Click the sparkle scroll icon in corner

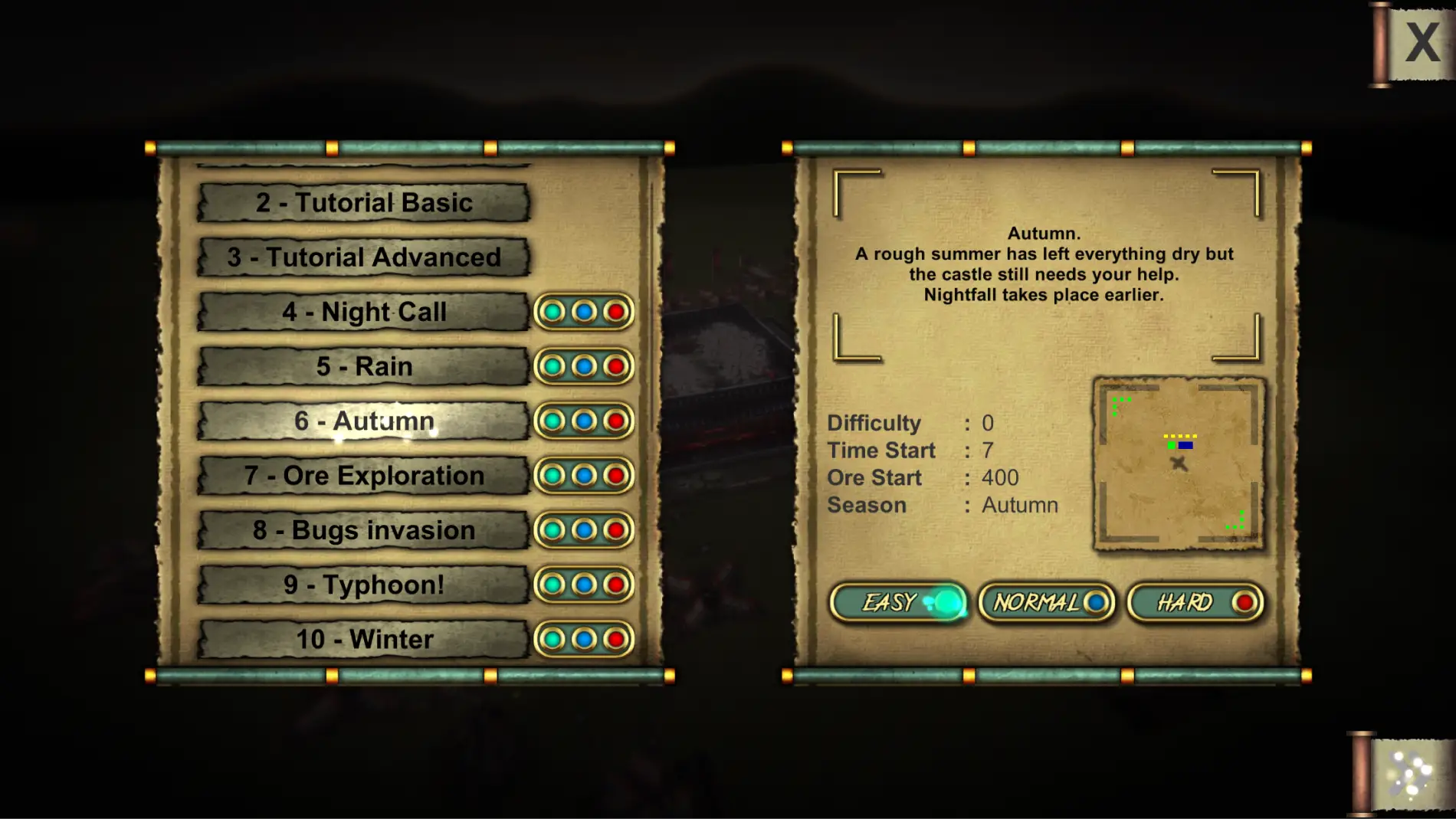point(1408,775)
